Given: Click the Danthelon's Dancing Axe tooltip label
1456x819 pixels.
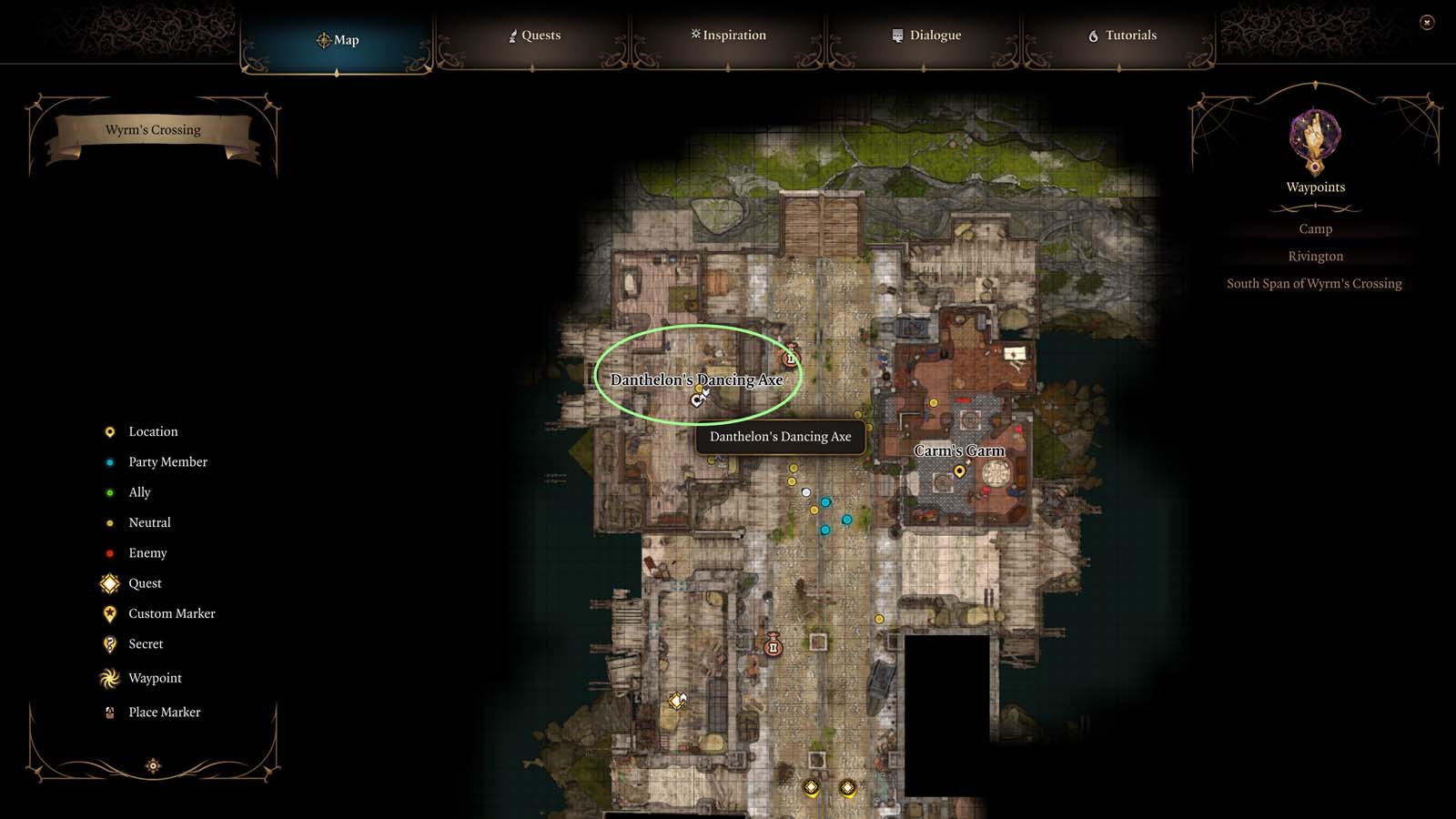Looking at the screenshot, I should click(x=780, y=437).
